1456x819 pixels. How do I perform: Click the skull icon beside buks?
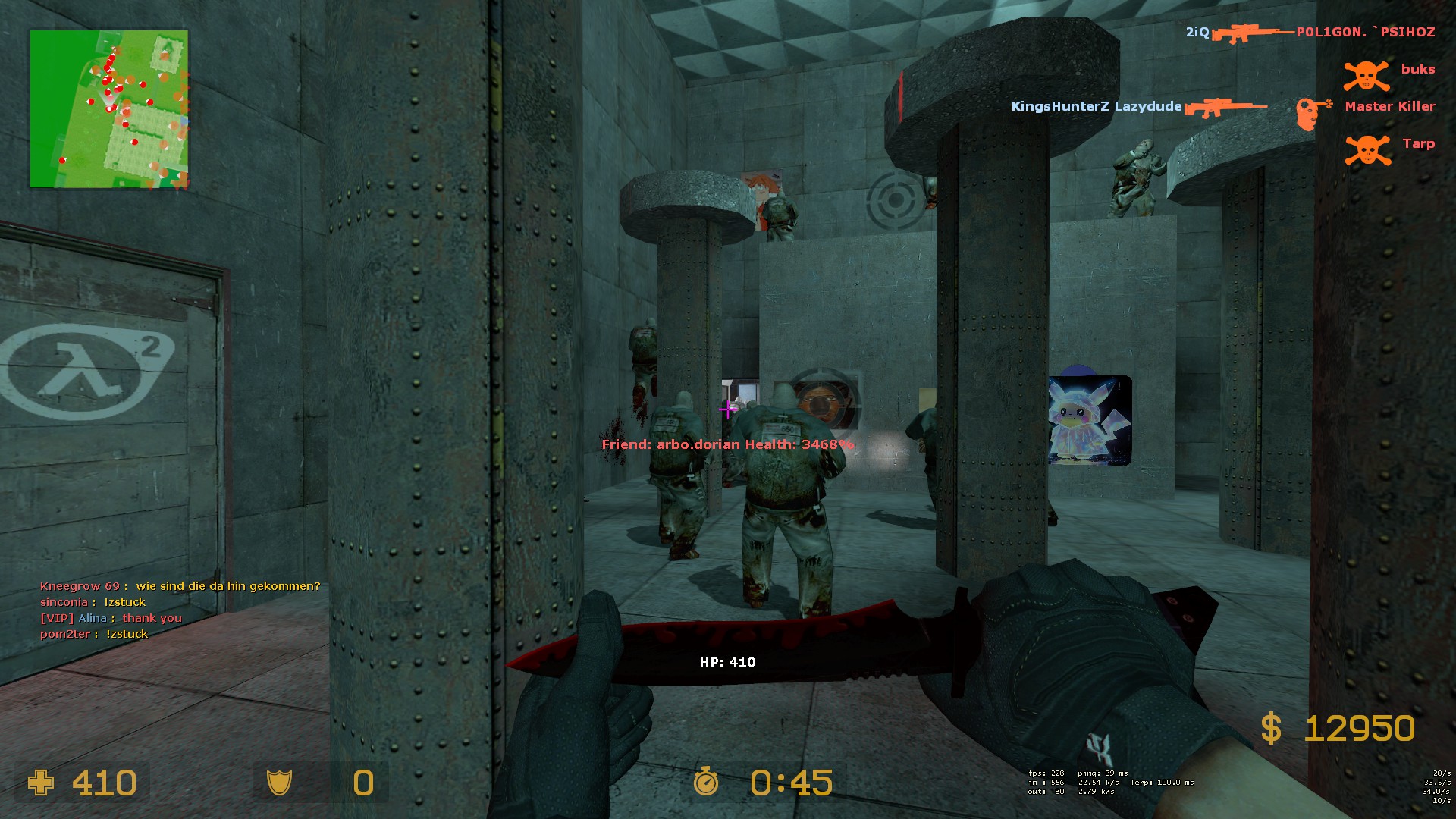coord(1366,74)
